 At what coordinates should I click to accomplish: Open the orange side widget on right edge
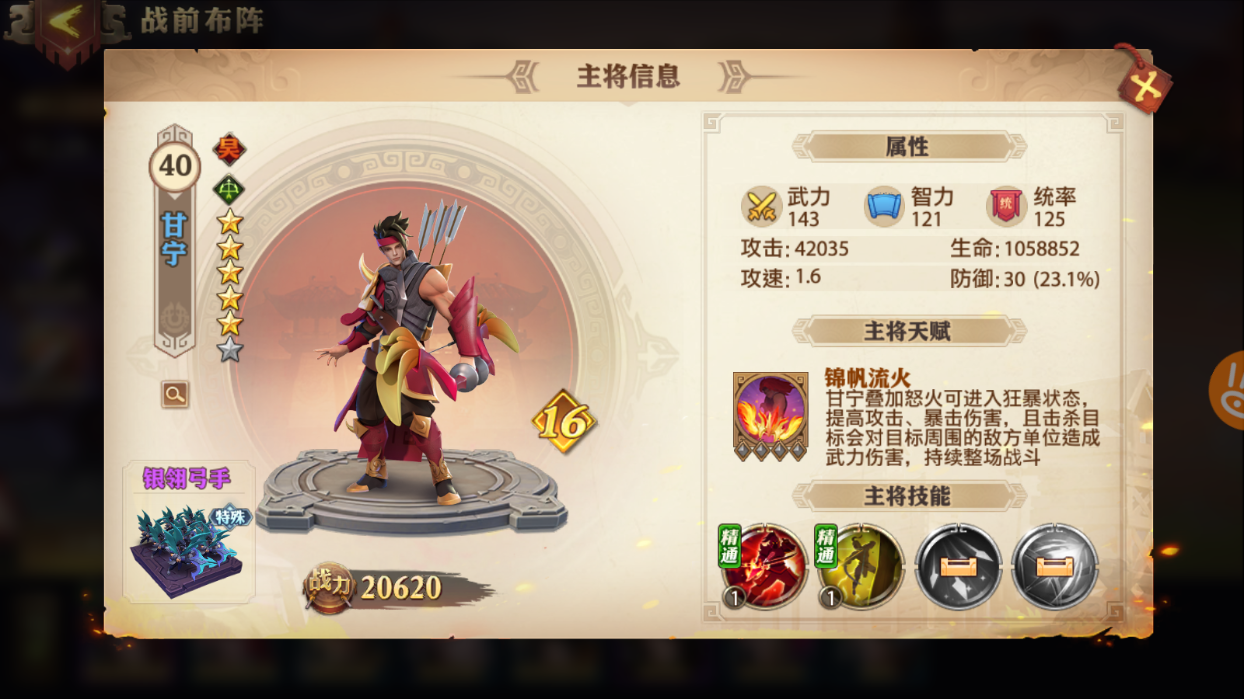coord(1228,390)
